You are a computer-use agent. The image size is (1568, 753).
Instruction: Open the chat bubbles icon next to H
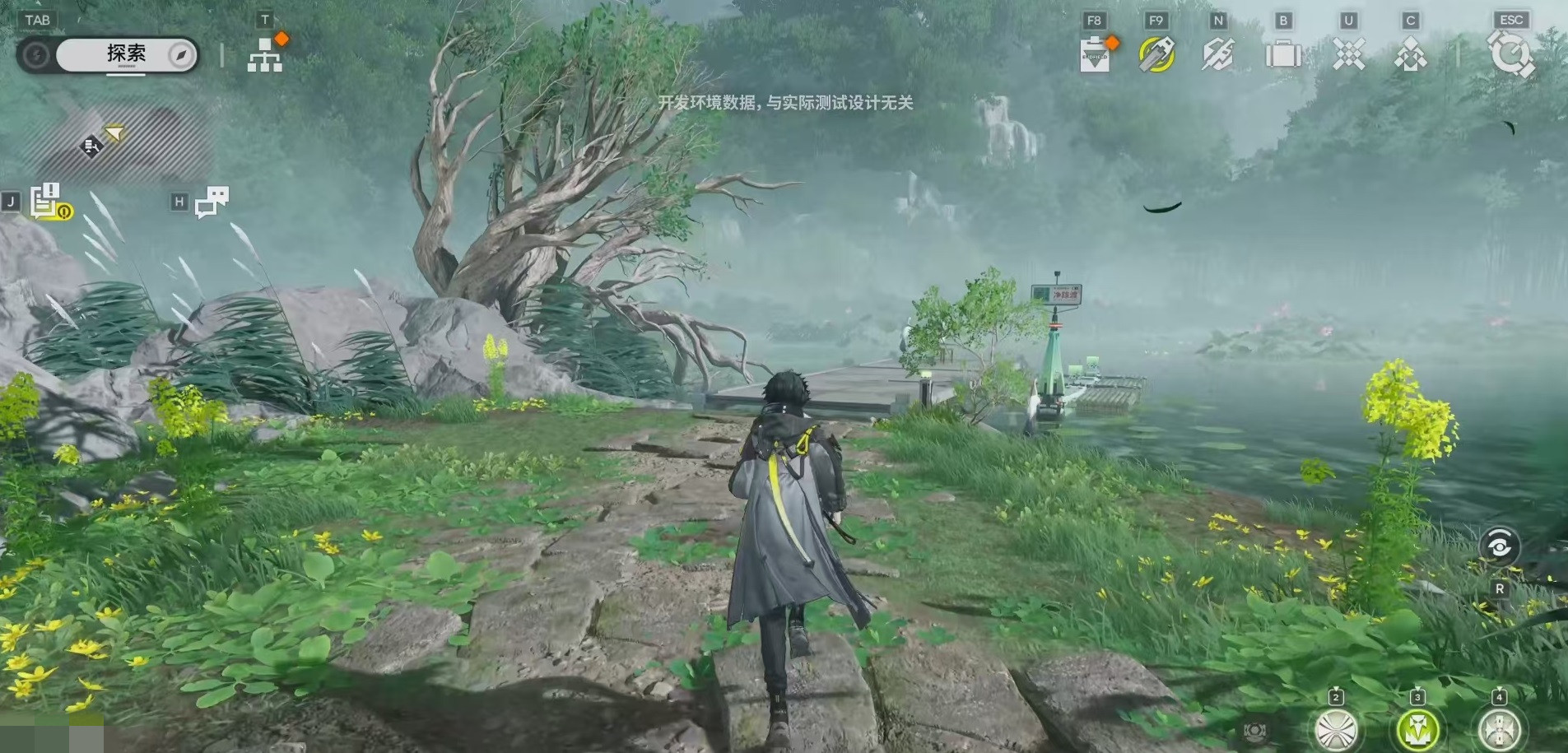pos(212,201)
